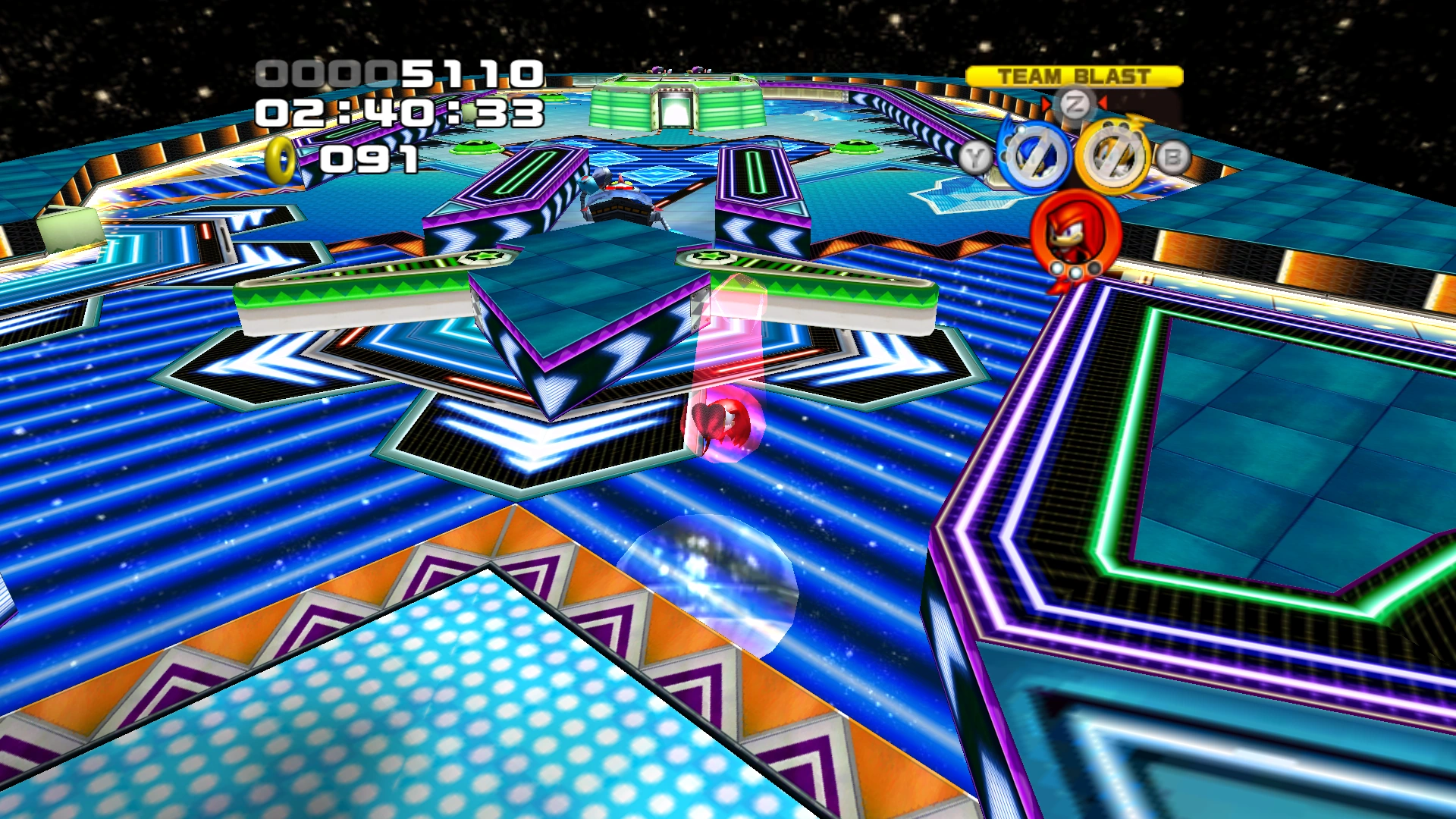The image size is (1456, 819).
Task: Click the red Knuckles leader icon
Action: tap(1075, 233)
